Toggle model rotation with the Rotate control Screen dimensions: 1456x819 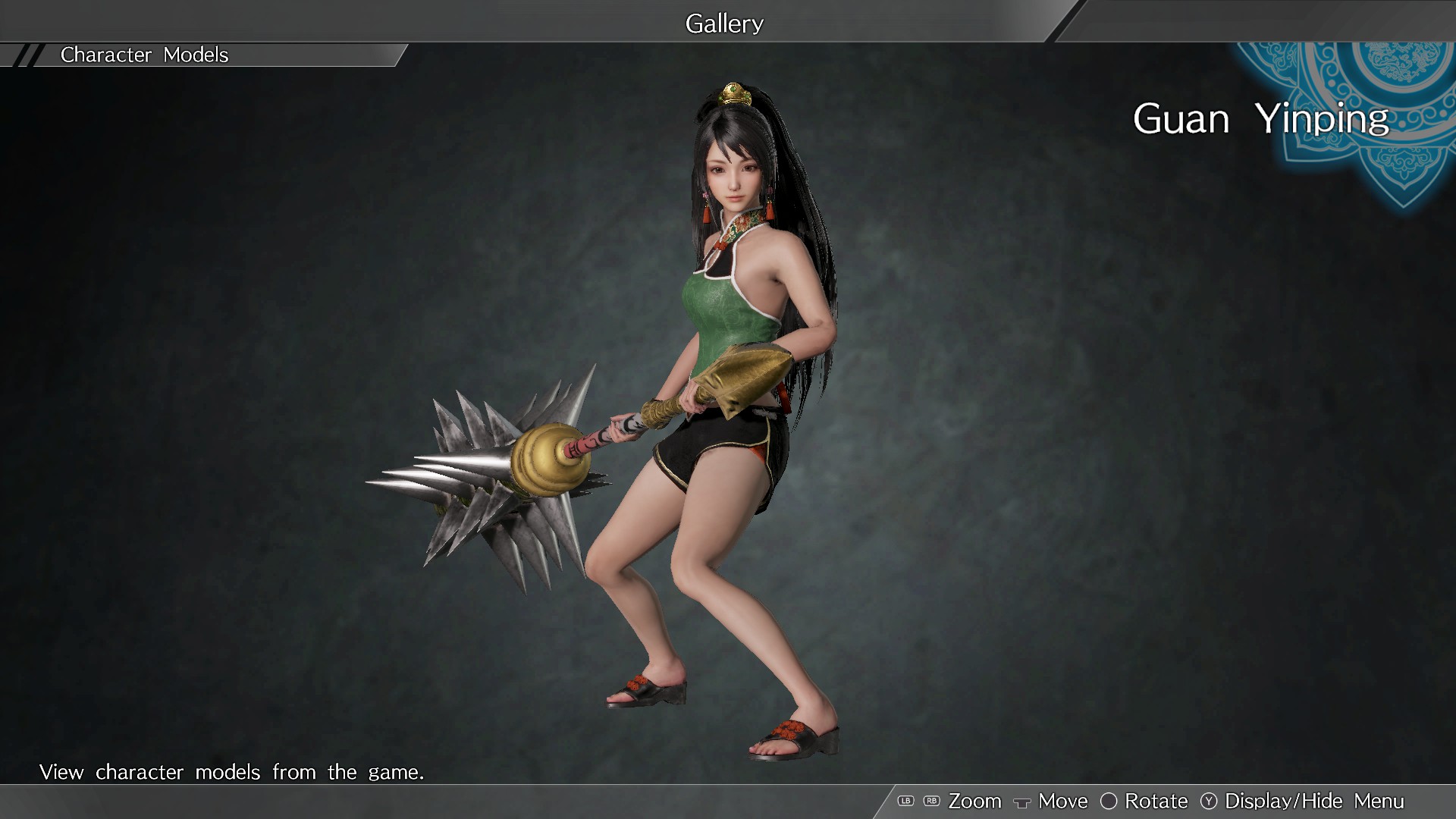1156,801
